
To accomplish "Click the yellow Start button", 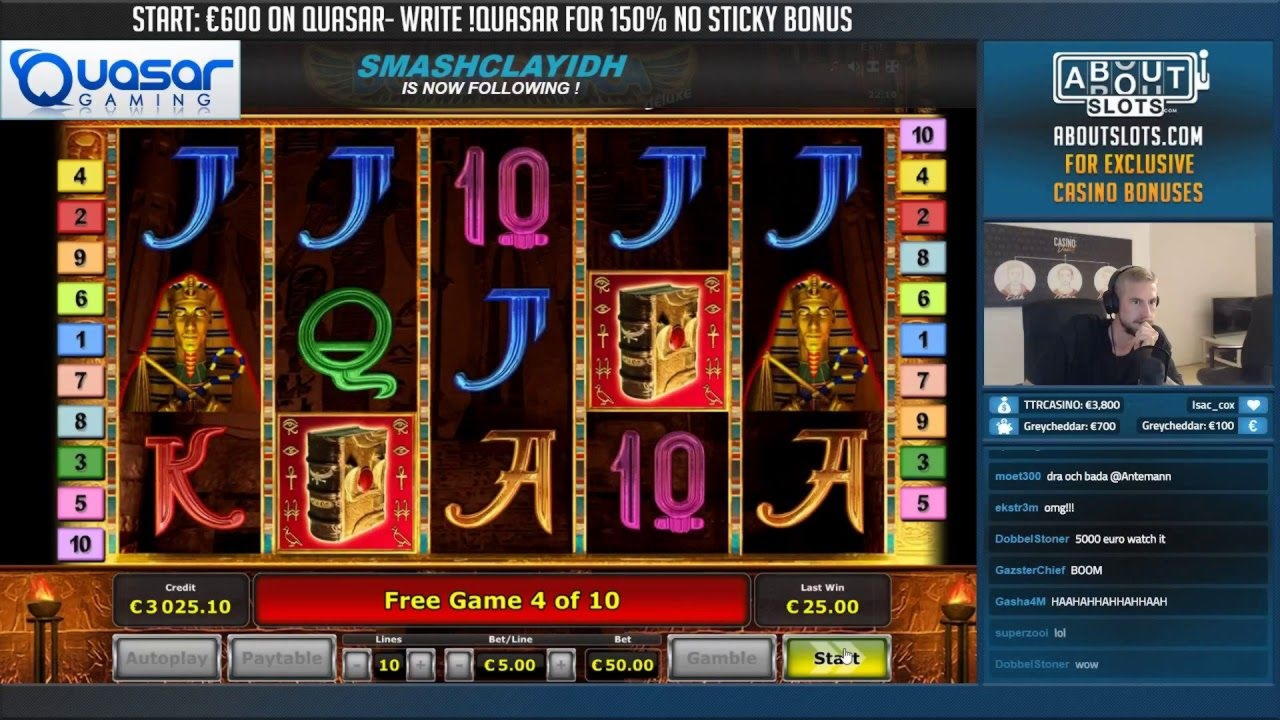I will tap(836, 658).
